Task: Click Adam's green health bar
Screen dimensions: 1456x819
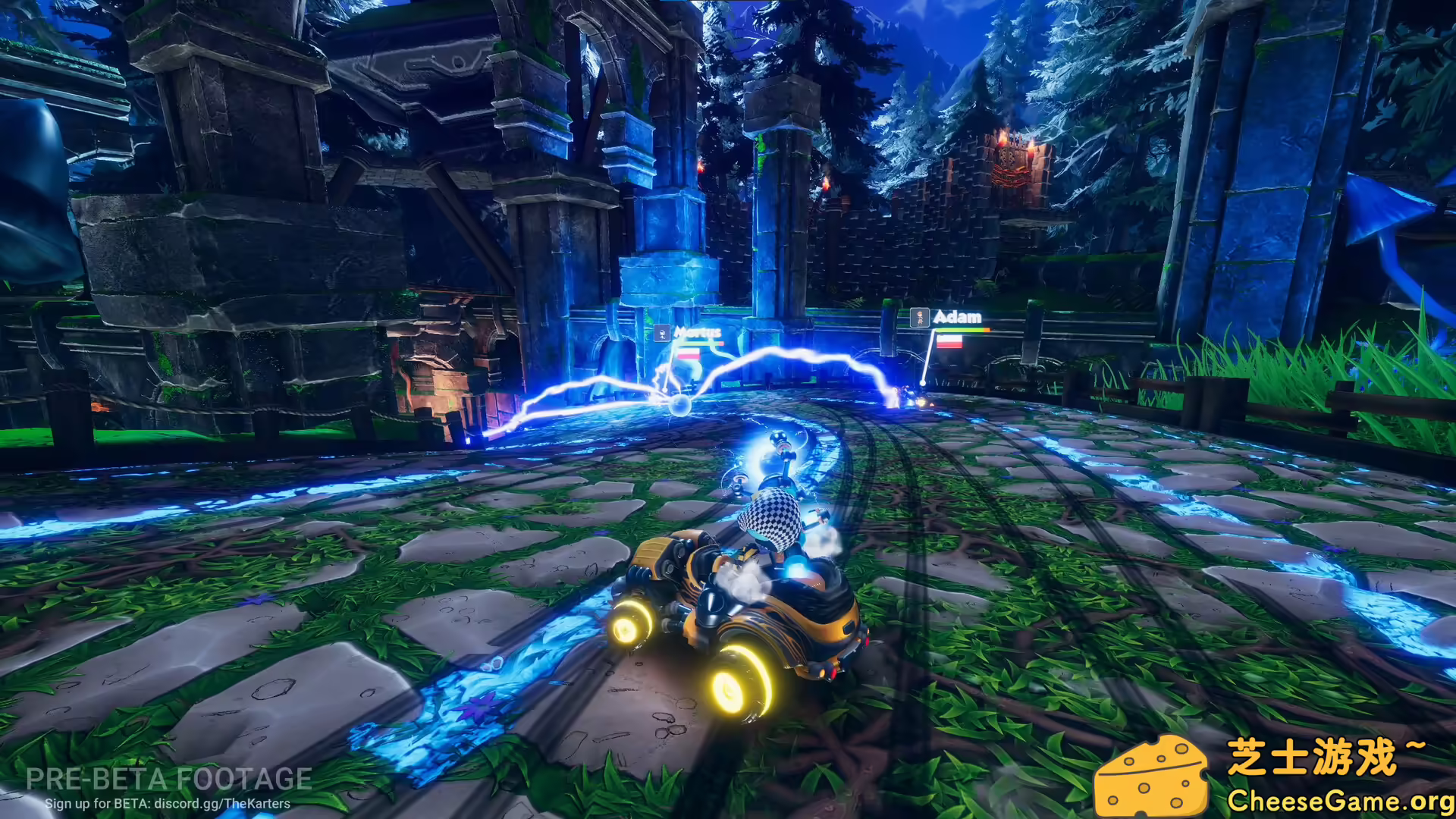Action: point(959,331)
